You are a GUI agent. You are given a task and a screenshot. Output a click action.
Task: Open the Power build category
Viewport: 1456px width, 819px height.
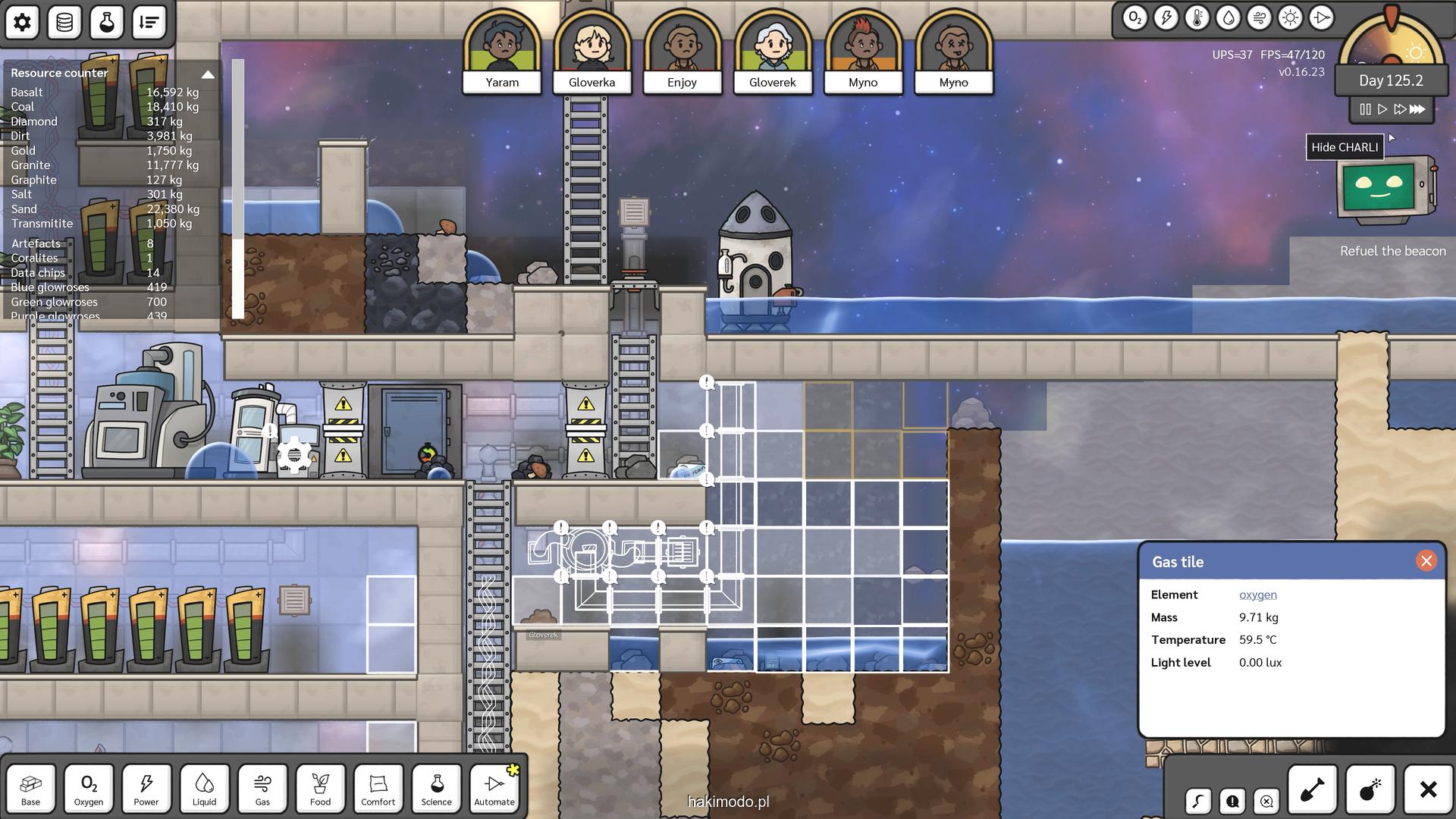(146, 789)
